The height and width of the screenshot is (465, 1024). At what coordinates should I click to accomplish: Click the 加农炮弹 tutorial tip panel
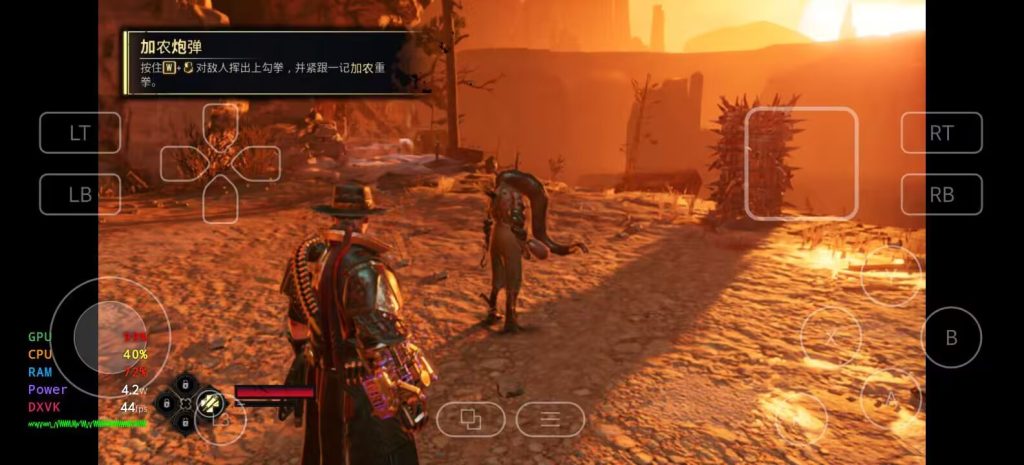(x=270, y=62)
